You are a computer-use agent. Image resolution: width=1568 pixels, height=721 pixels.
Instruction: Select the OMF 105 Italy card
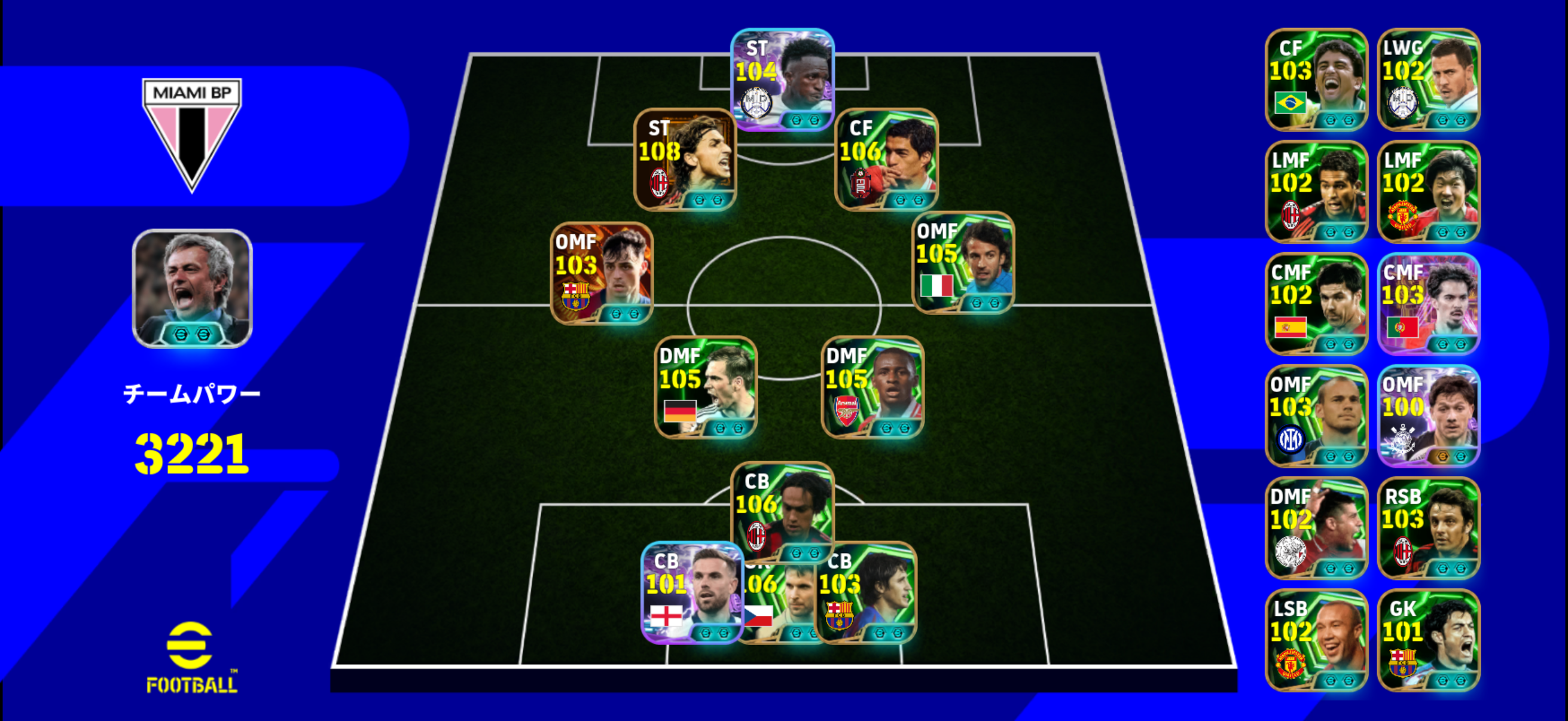[x=963, y=262]
